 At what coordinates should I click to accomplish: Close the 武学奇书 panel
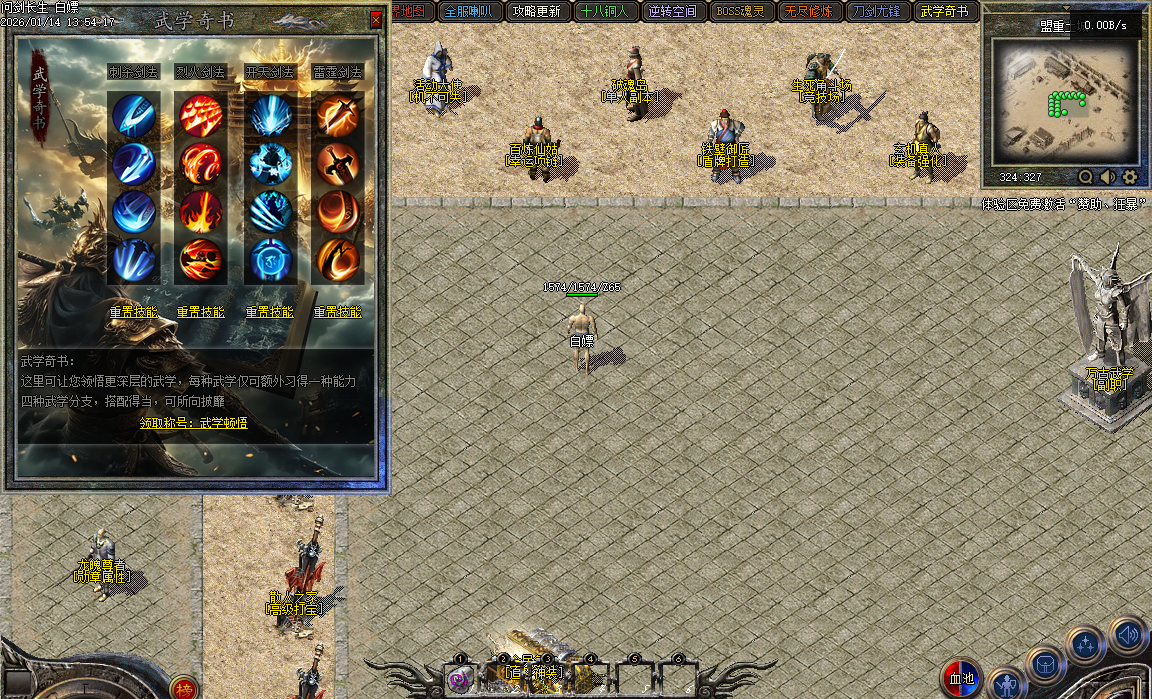pos(376,19)
